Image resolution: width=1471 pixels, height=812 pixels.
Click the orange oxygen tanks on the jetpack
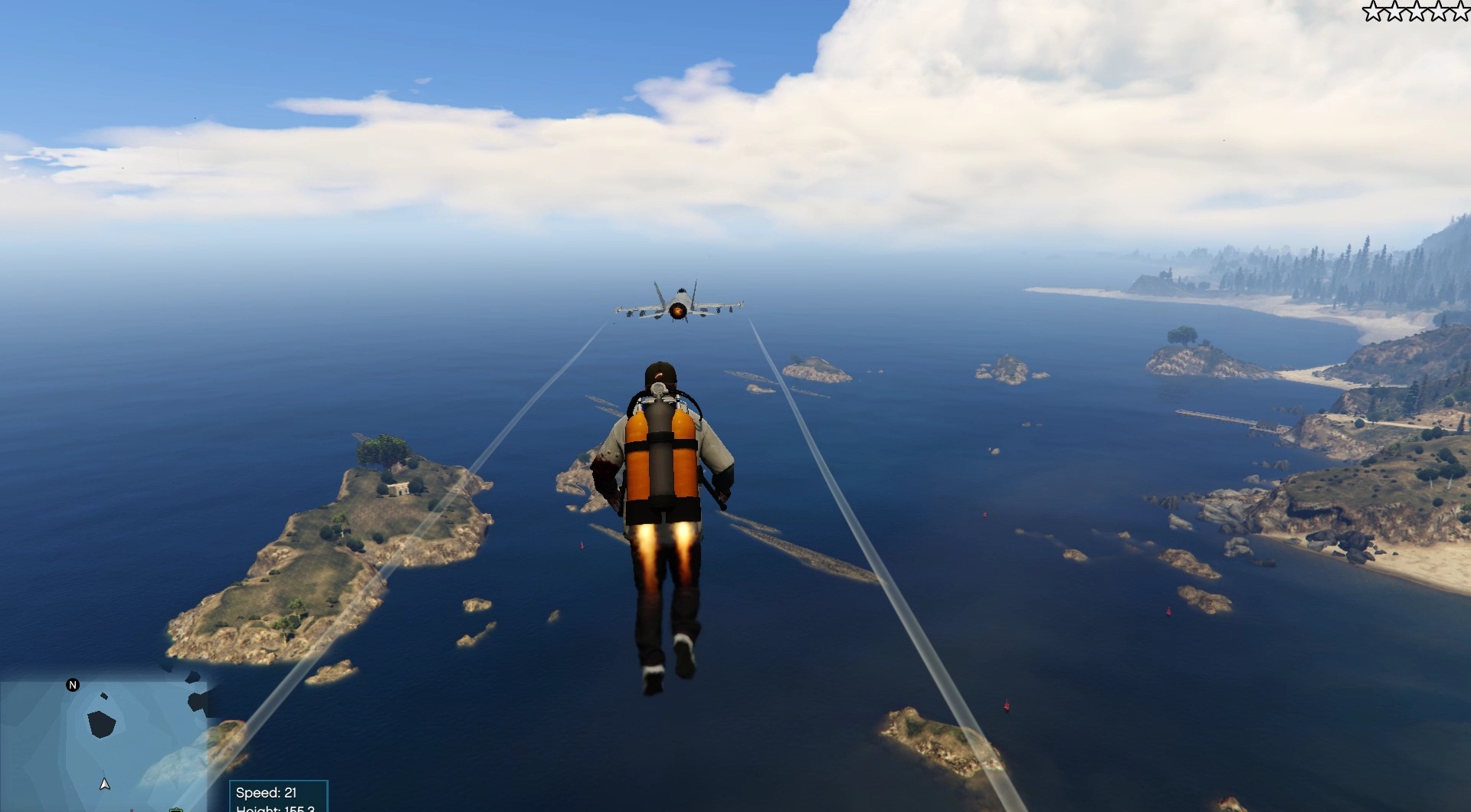pos(661,460)
